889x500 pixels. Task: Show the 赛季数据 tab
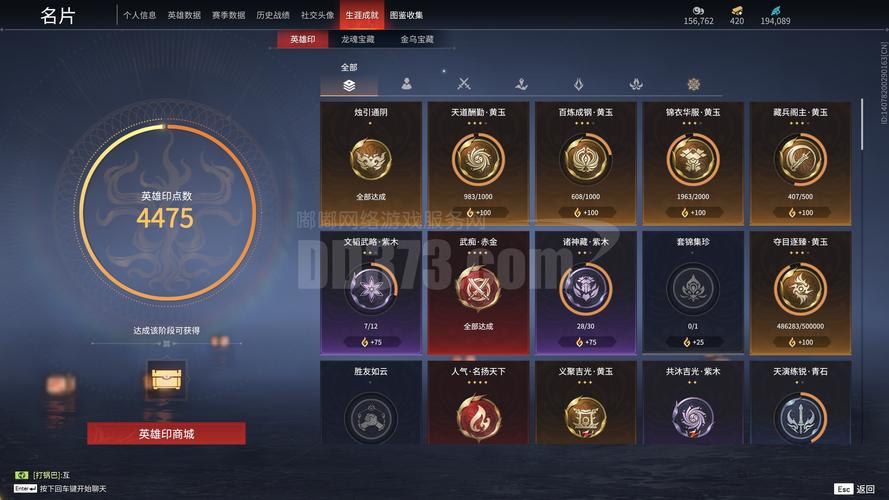pos(228,15)
